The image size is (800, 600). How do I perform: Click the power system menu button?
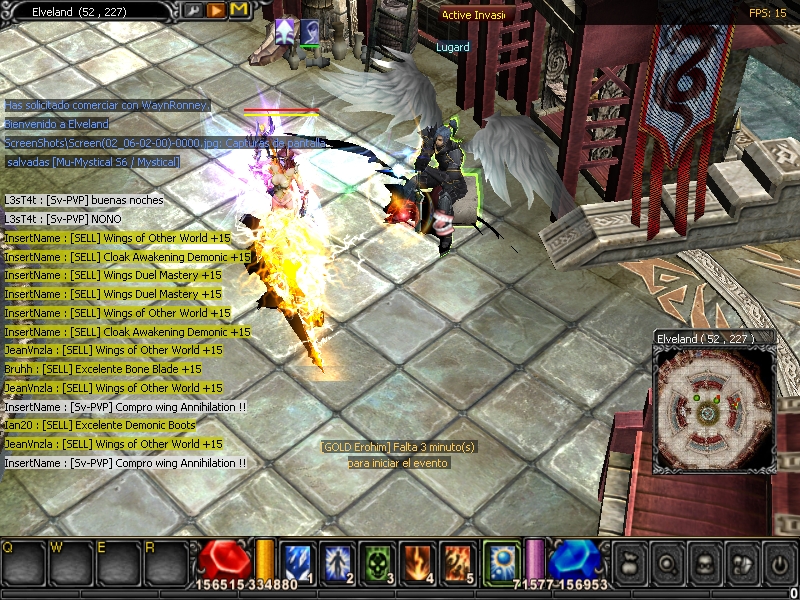(x=777, y=563)
